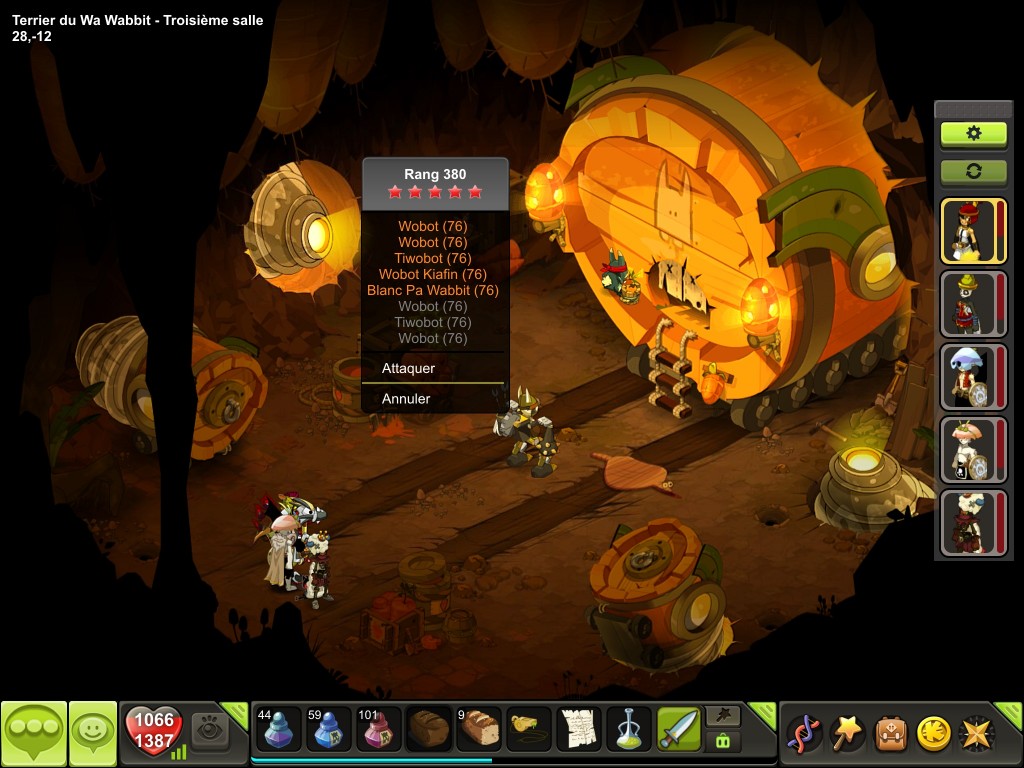This screenshot has height=768, width=1024.
Task: Click the green padlock icon
Action: [723, 742]
